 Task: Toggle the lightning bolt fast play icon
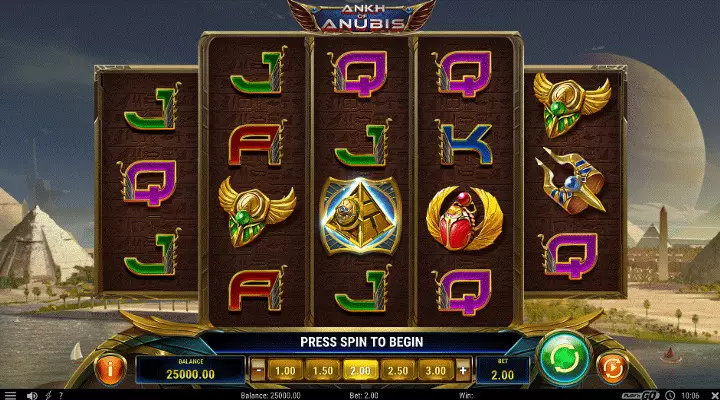click(x=46, y=395)
